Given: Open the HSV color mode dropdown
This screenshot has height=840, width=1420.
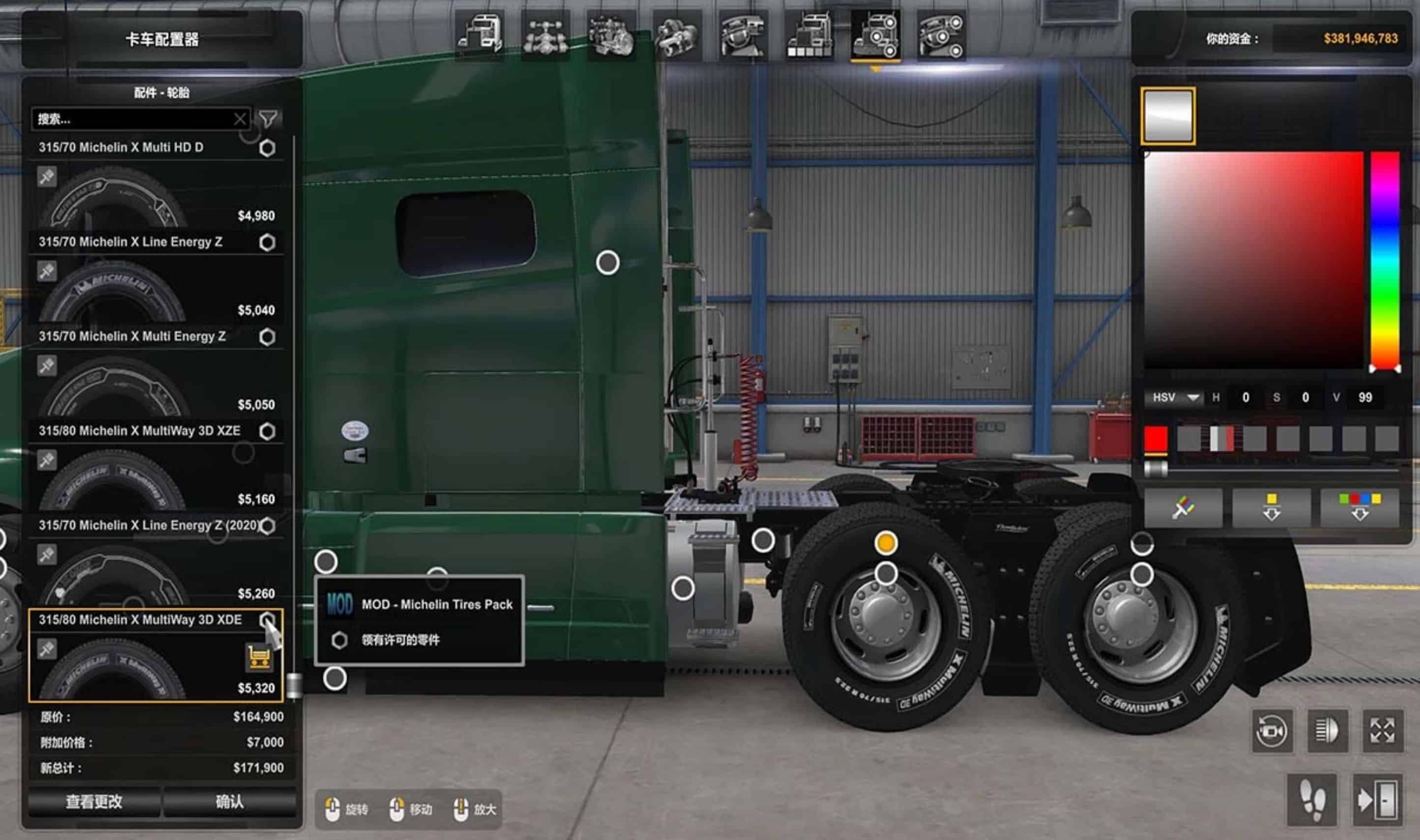Looking at the screenshot, I should click(x=1176, y=397).
